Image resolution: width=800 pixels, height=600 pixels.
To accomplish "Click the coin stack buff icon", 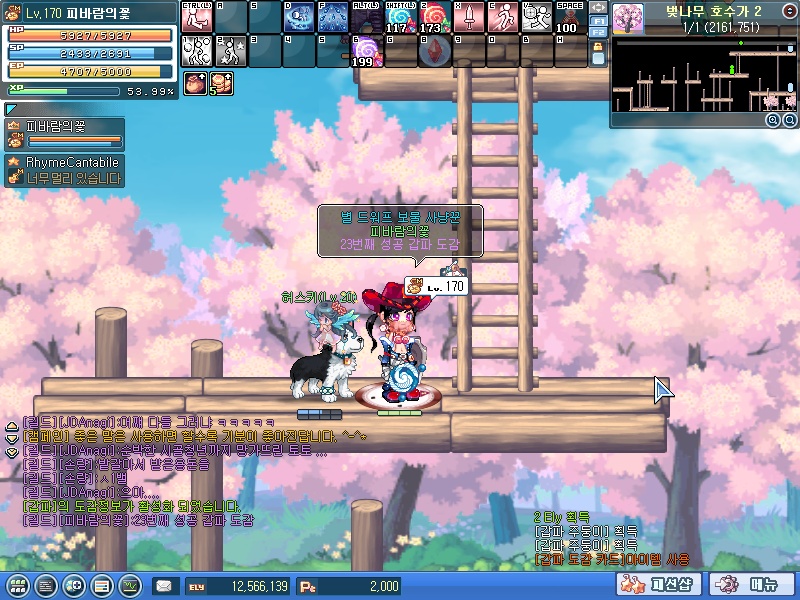I will pos(219,84).
